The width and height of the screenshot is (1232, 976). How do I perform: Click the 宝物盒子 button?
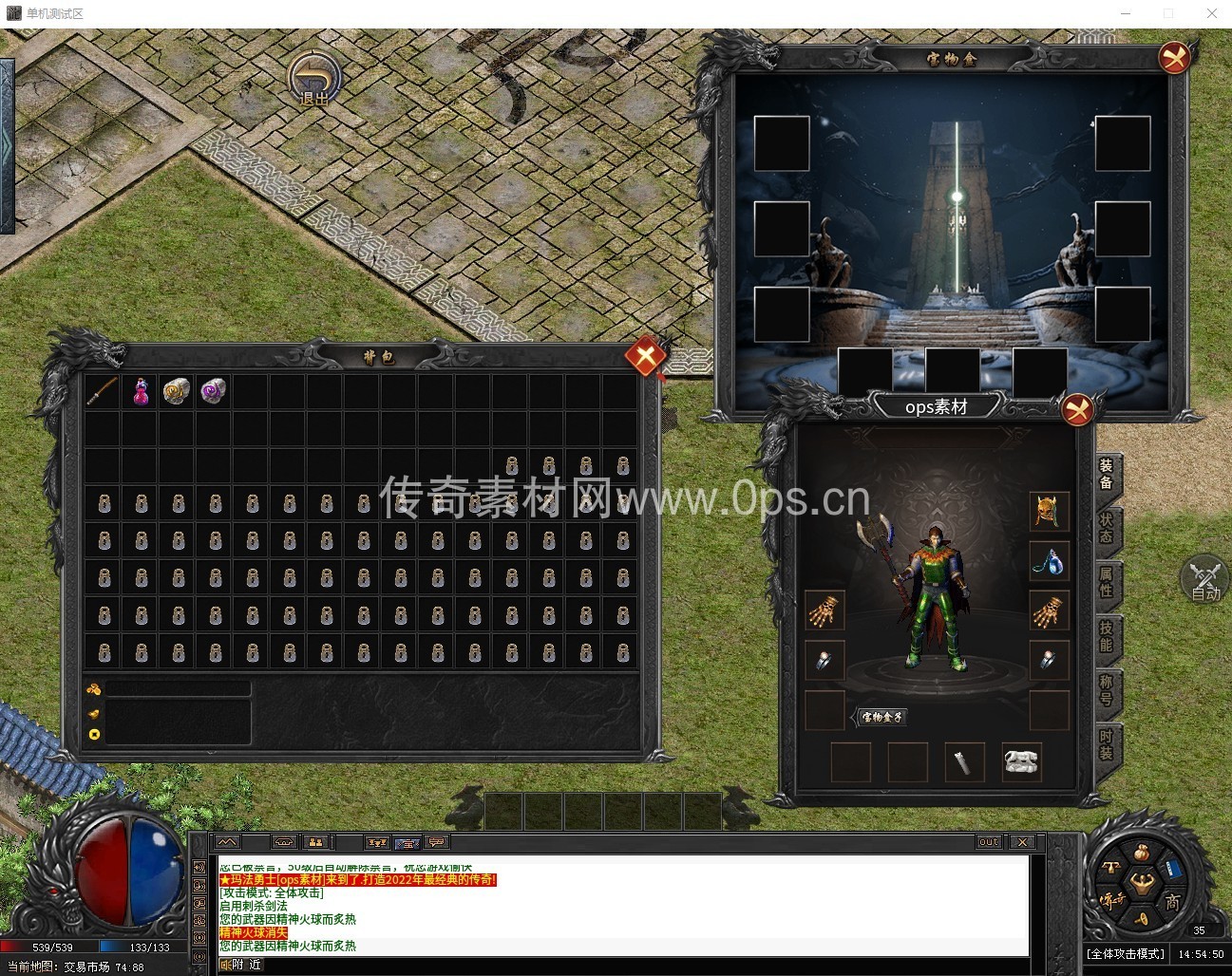pos(881,718)
